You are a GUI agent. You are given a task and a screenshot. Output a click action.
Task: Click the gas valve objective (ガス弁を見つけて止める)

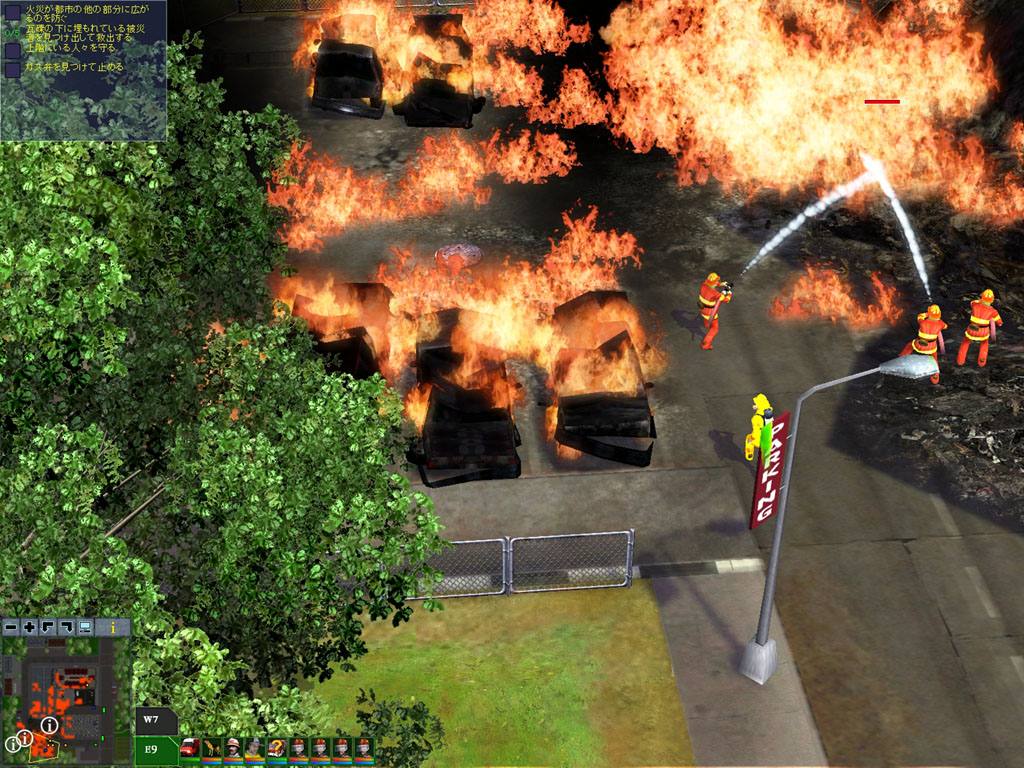[x=75, y=68]
